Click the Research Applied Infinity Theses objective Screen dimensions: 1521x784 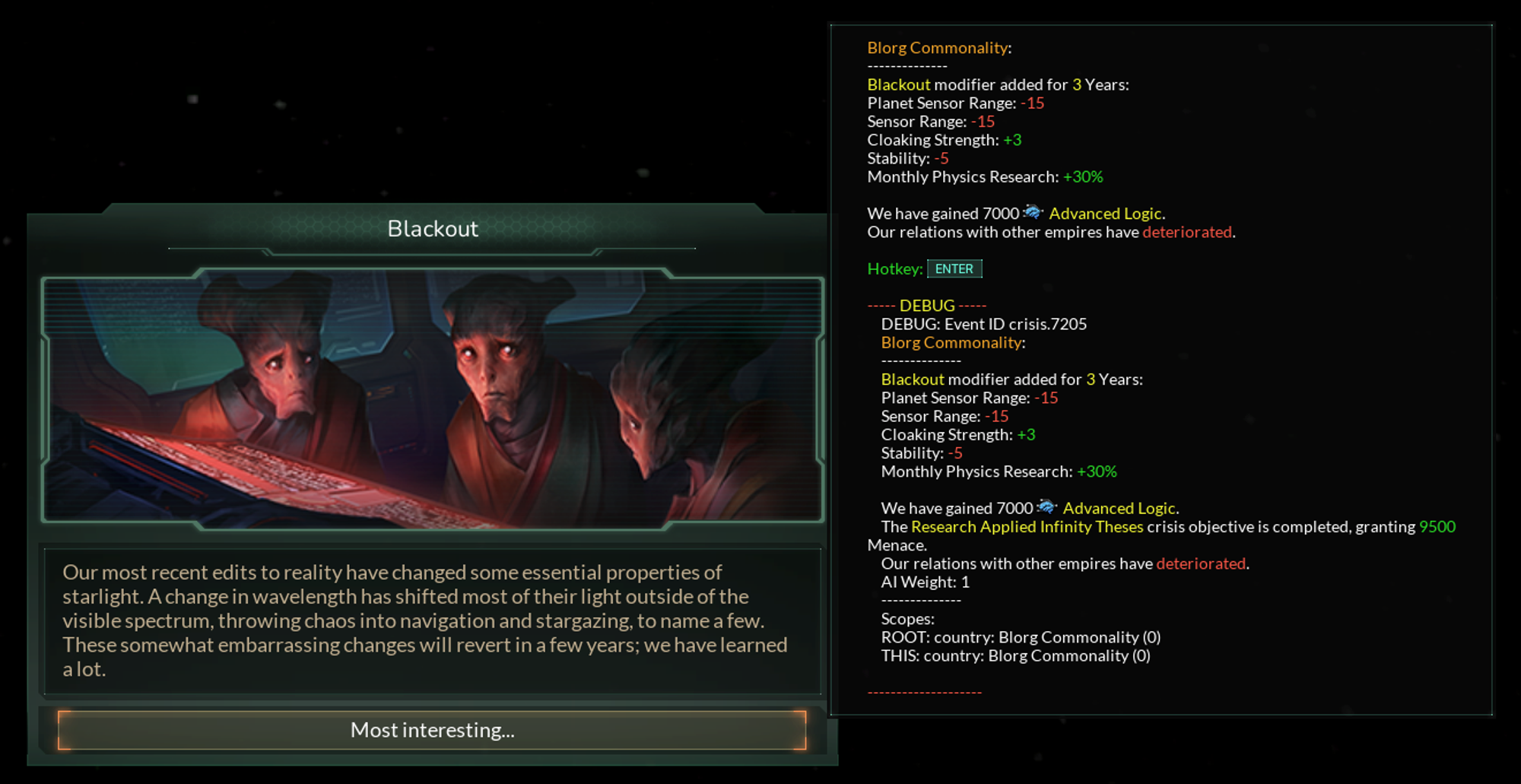tap(1026, 526)
